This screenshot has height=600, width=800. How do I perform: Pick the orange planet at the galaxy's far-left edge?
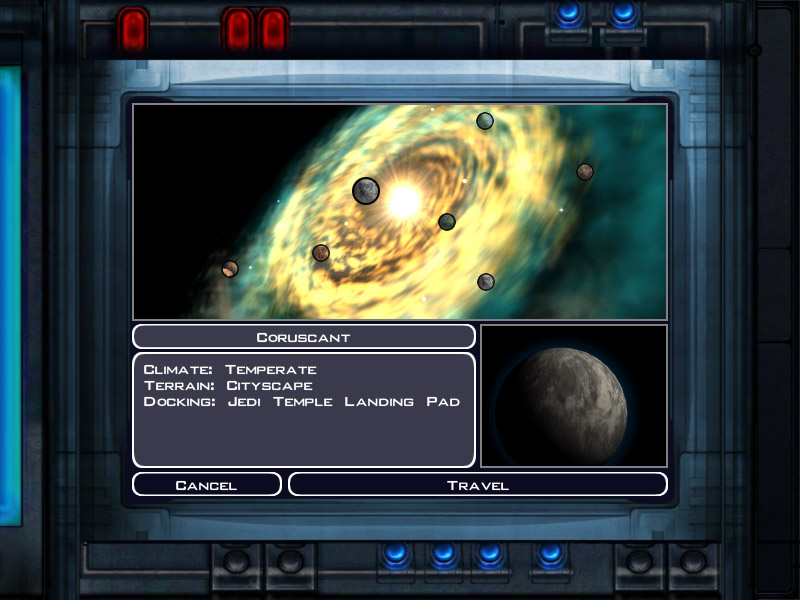230,268
